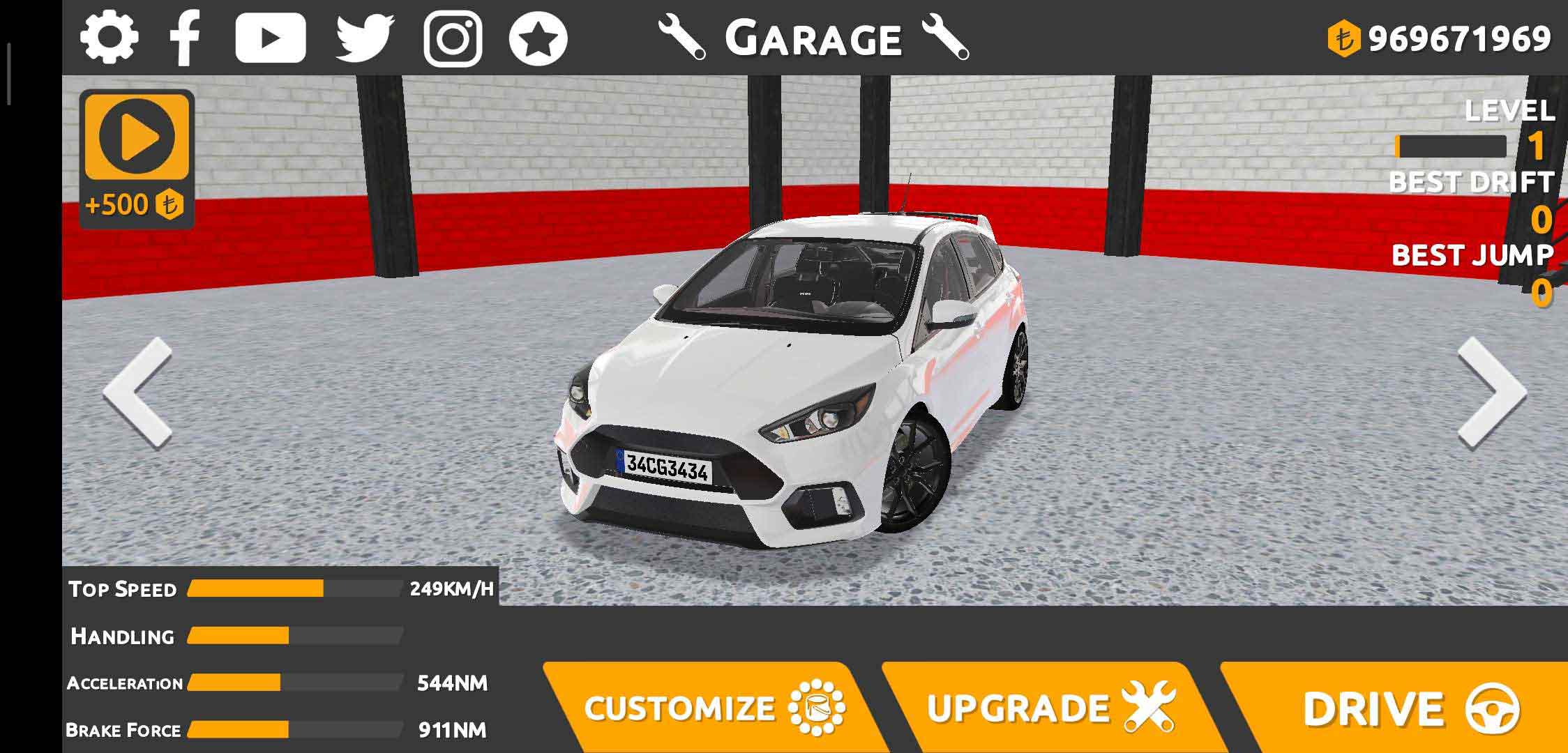Visit the Facebook page link
This screenshot has height=753, width=1568.
click(x=186, y=39)
